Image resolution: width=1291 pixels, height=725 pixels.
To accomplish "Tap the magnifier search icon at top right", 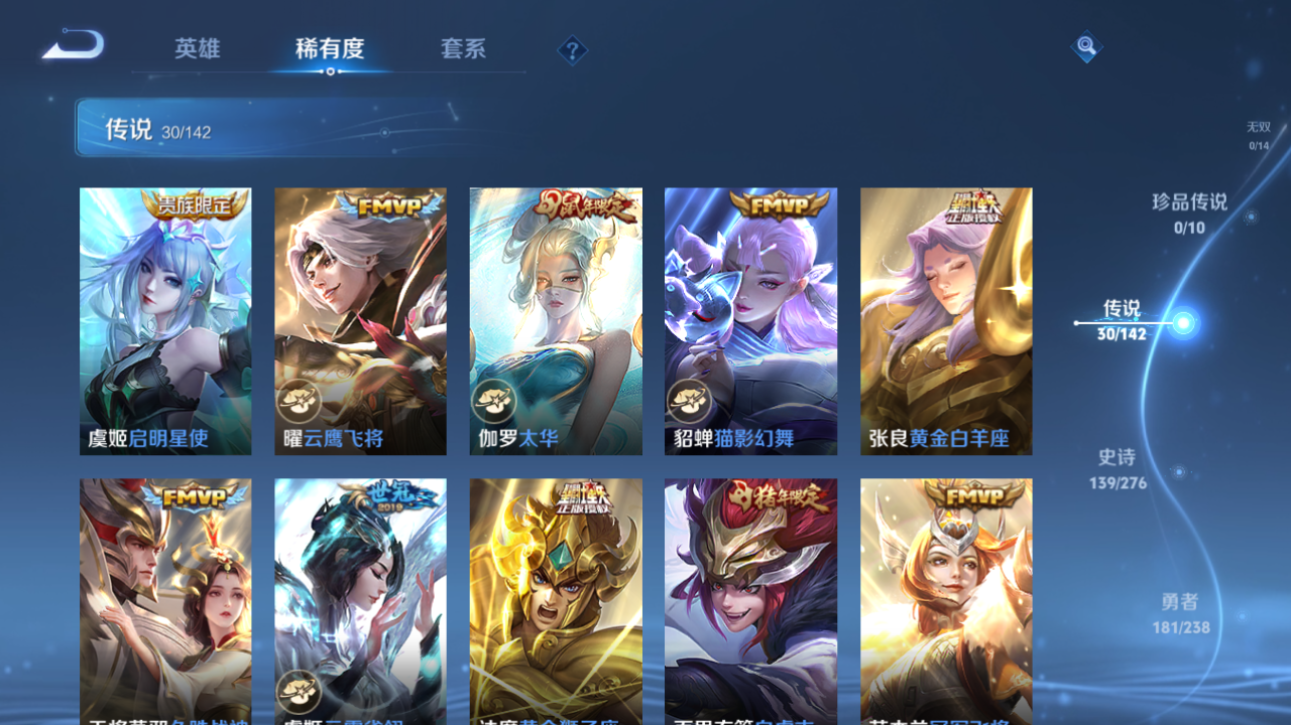I will point(1087,47).
